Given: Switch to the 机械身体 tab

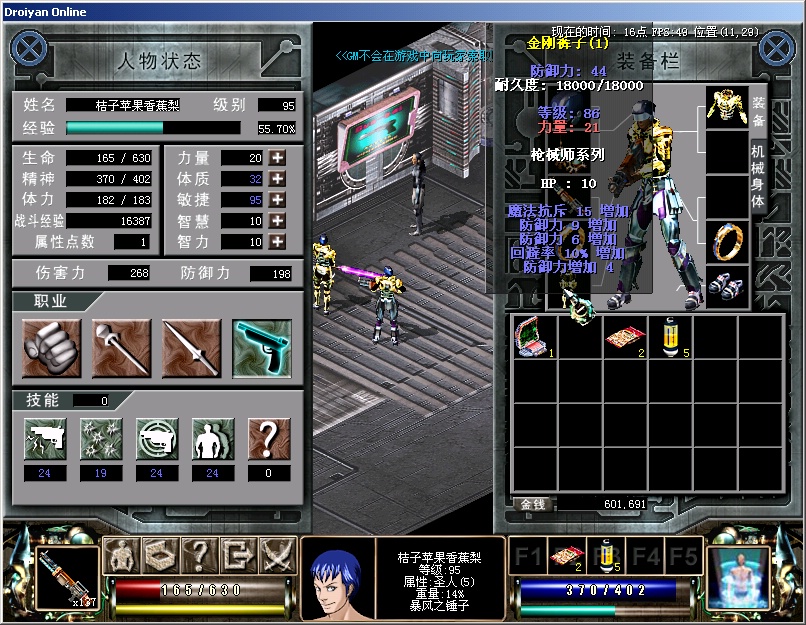Looking at the screenshot, I should coord(758,177).
